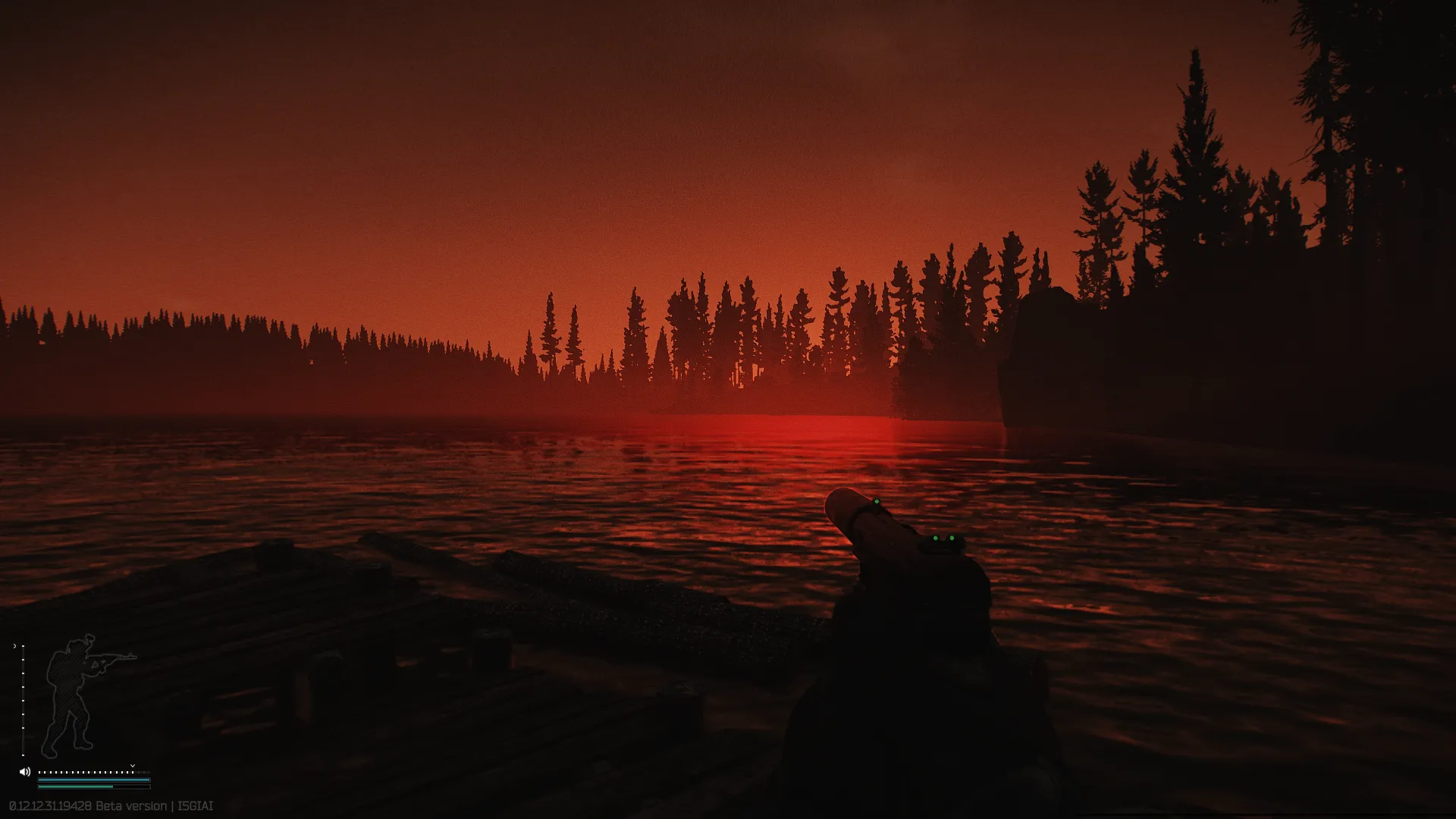Image resolution: width=1456 pixels, height=819 pixels.
Task: Click the pistol's green front sight dot
Action: tap(877, 501)
